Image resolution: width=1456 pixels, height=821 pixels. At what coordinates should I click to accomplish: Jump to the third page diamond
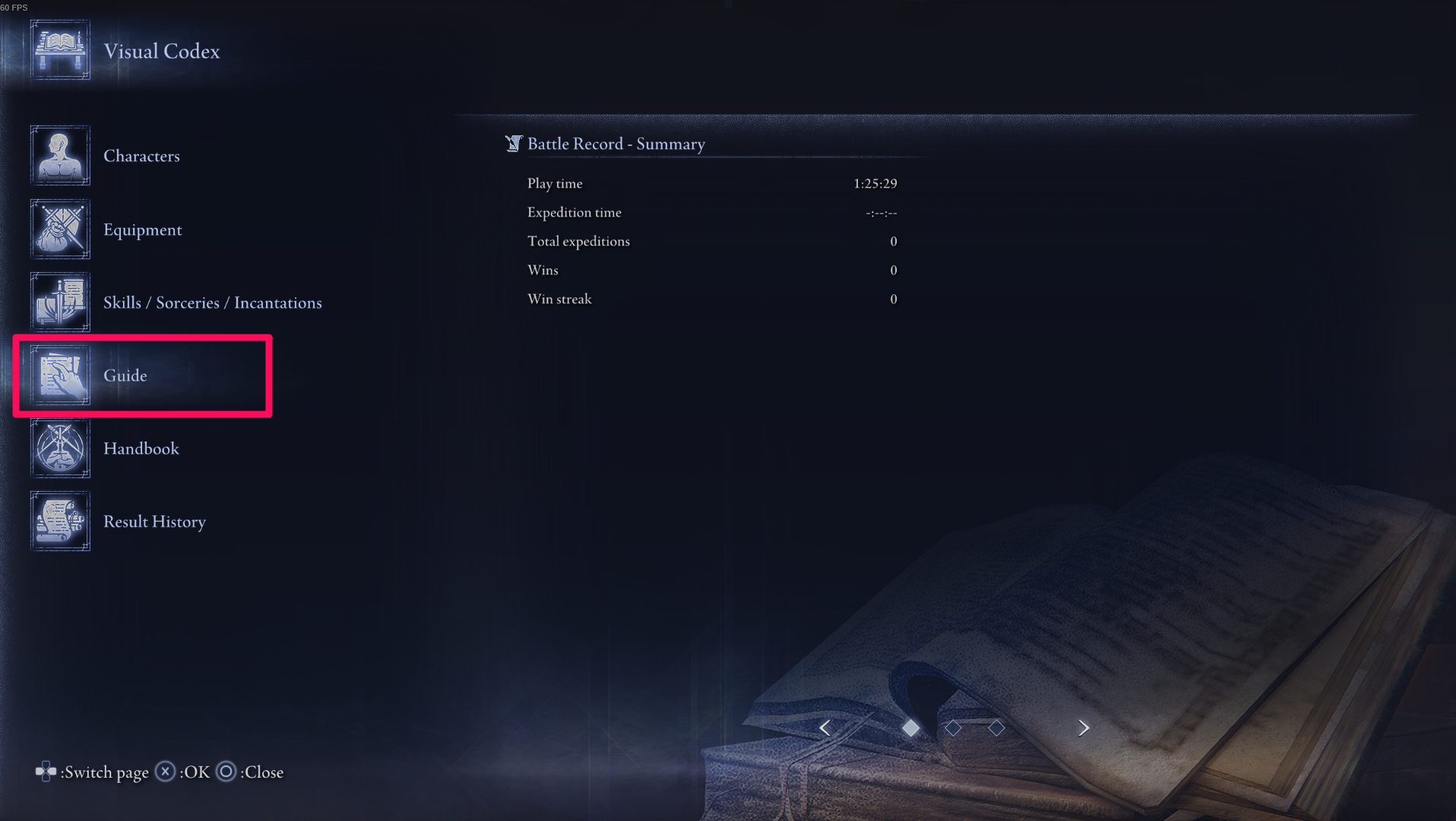(x=996, y=728)
